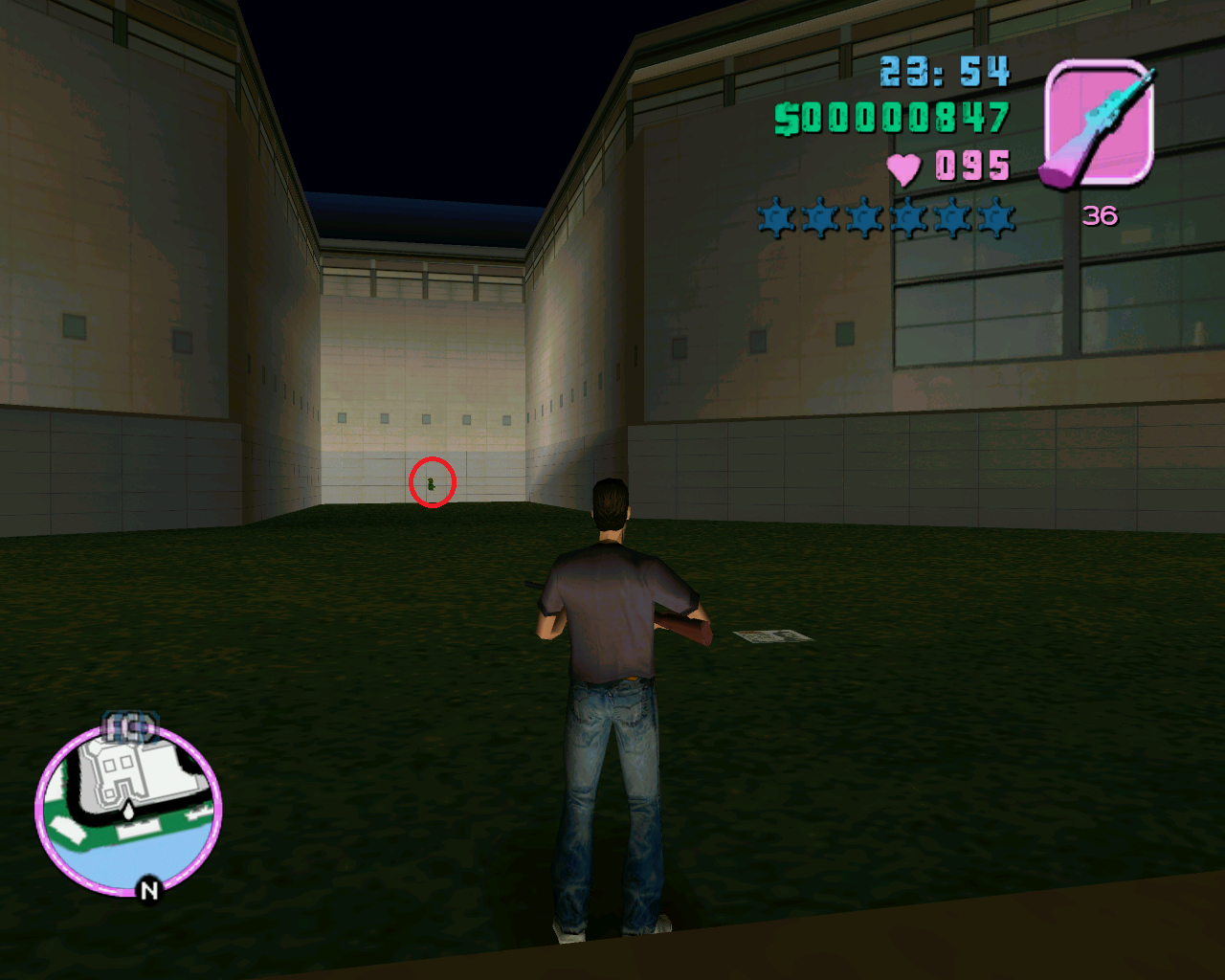
Task: Click the rifle weapon icon
Action: point(1099,123)
